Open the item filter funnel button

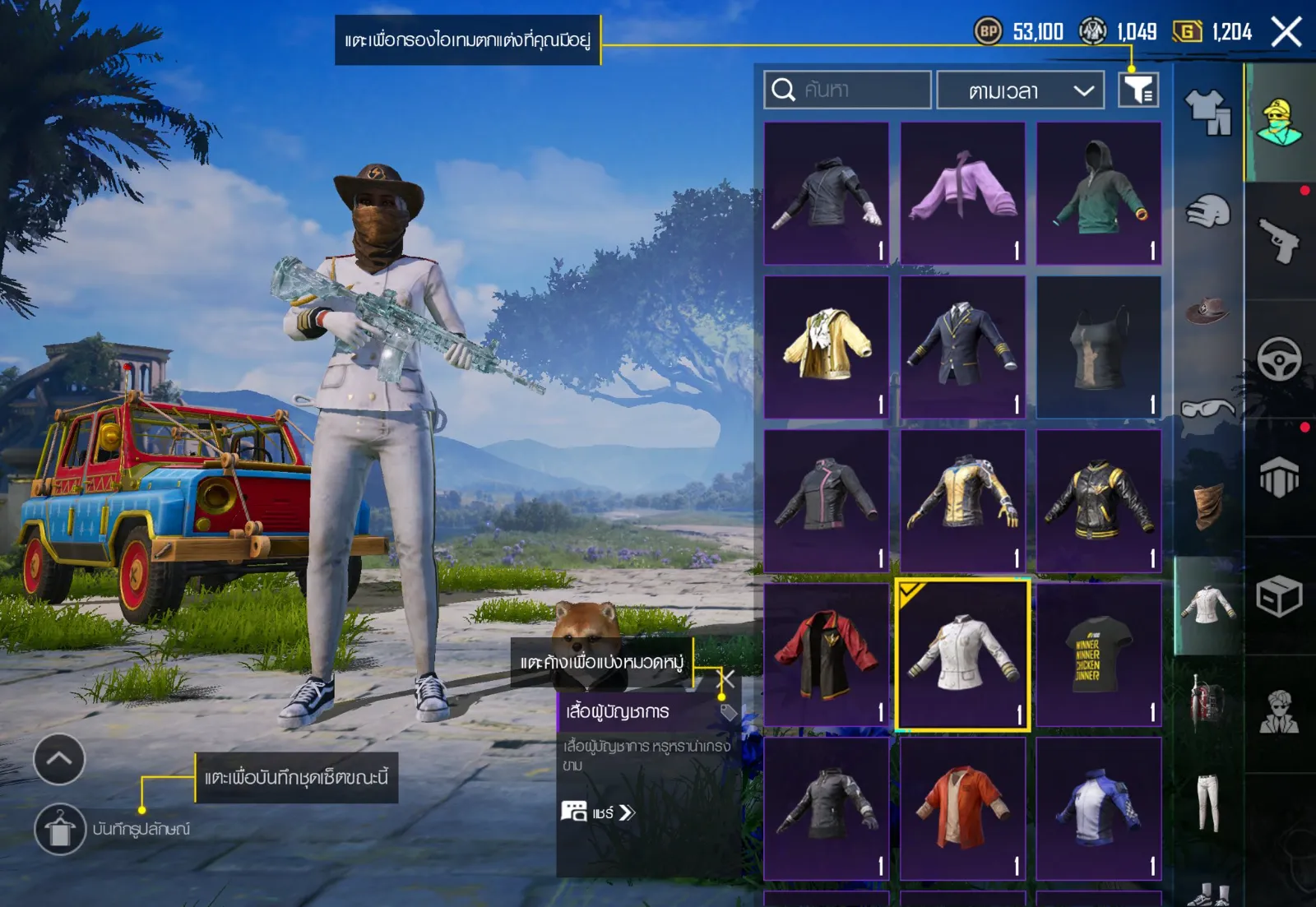click(x=1138, y=90)
